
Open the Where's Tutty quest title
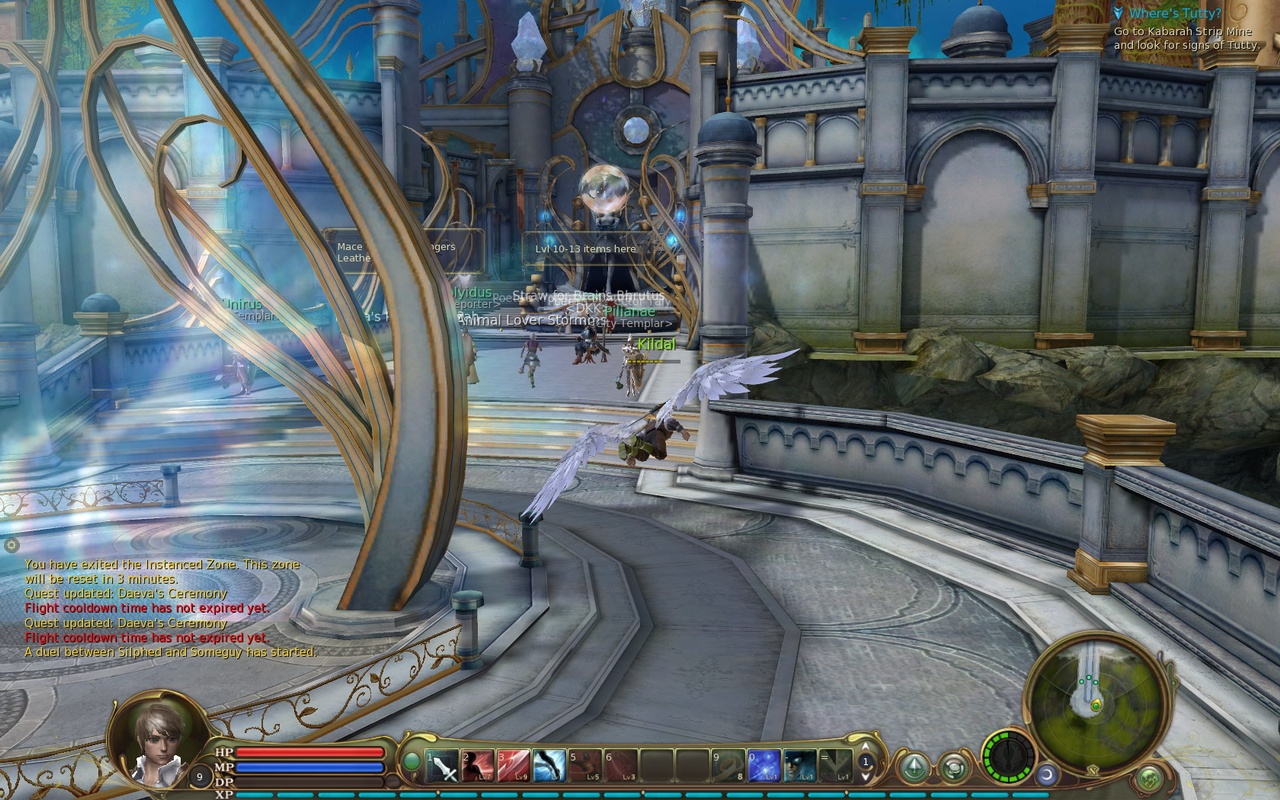tap(1176, 13)
